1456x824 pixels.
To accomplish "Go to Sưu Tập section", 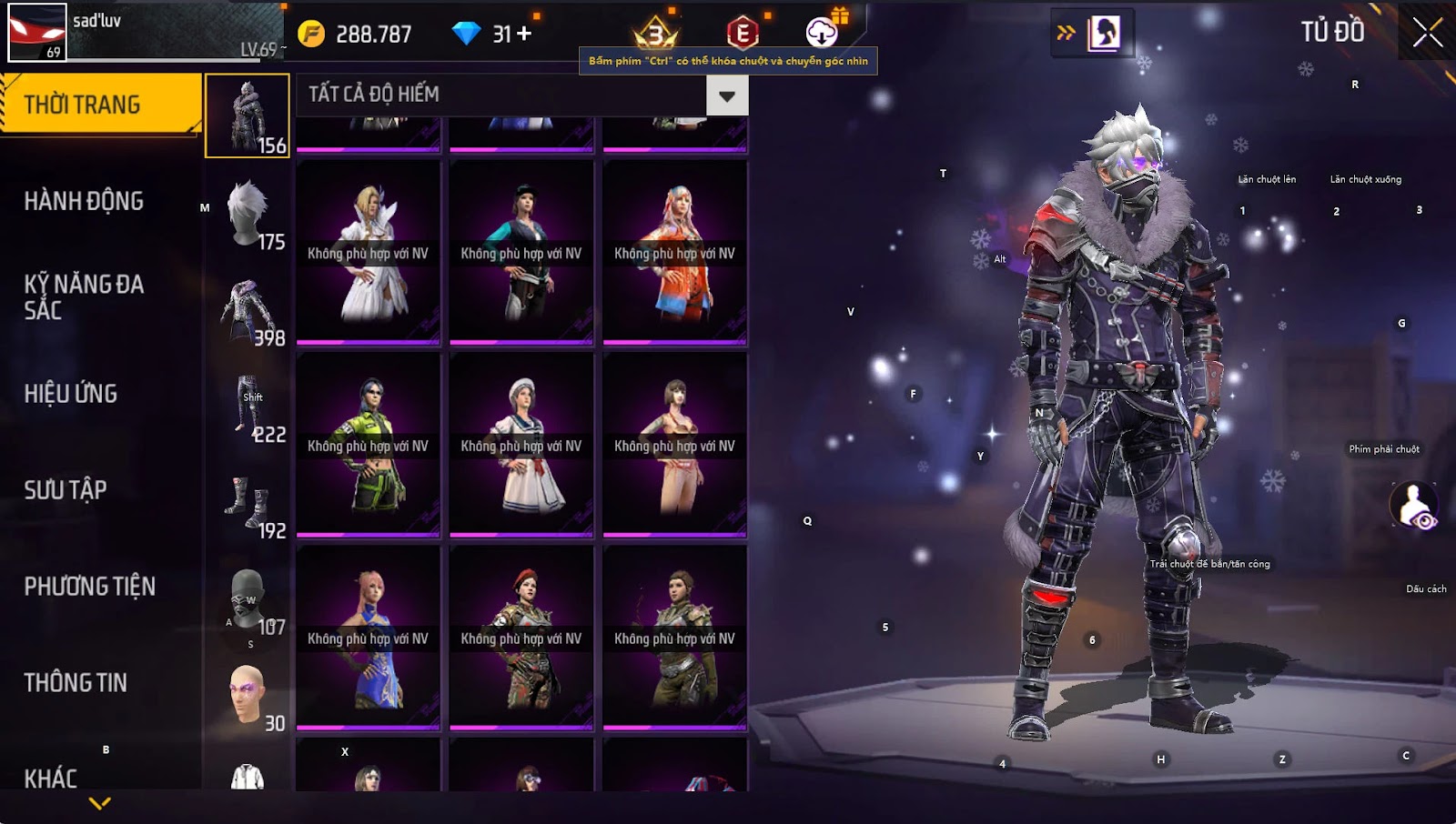I will click(x=66, y=490).
